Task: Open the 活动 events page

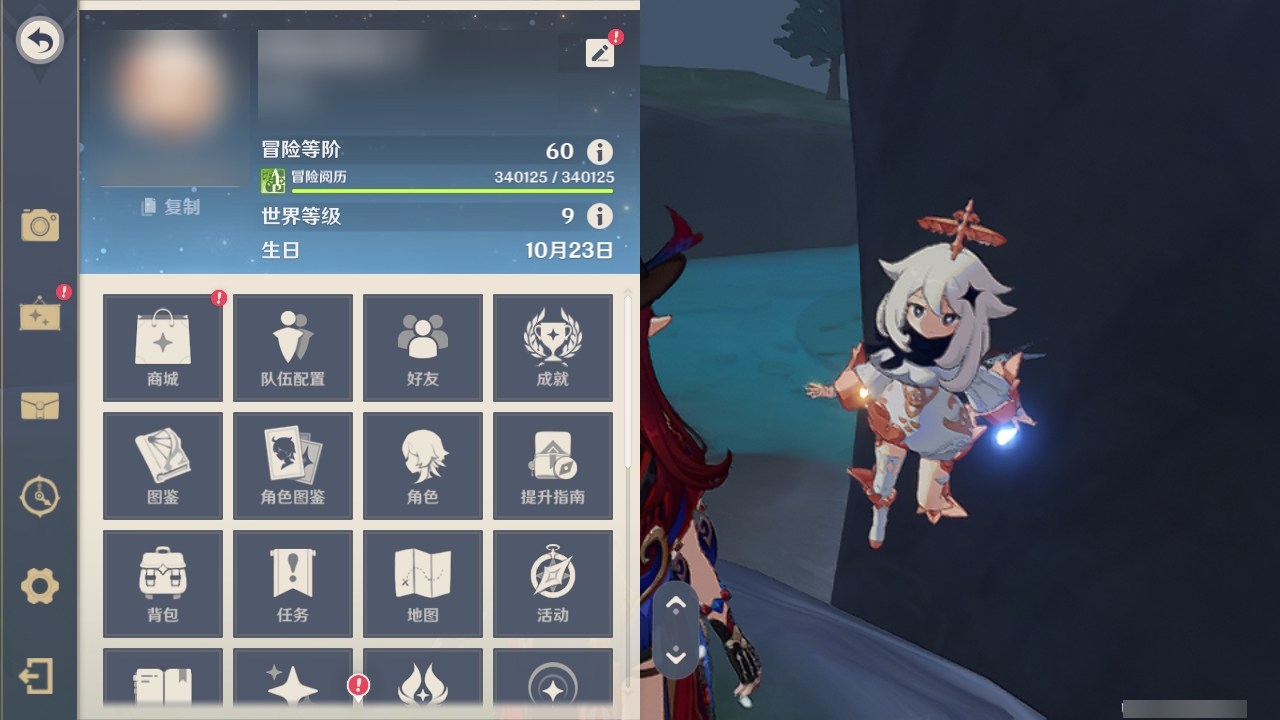Action: pyautogui.click(x=553, y=584)
